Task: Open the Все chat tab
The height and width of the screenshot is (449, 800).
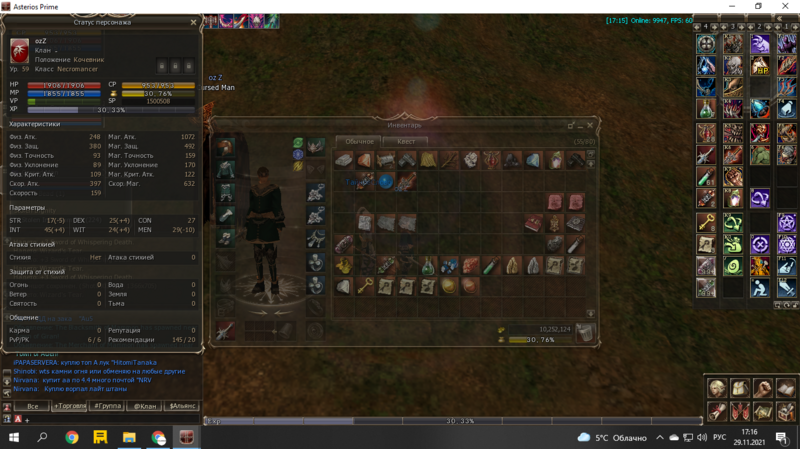Action: click(32, 407)
